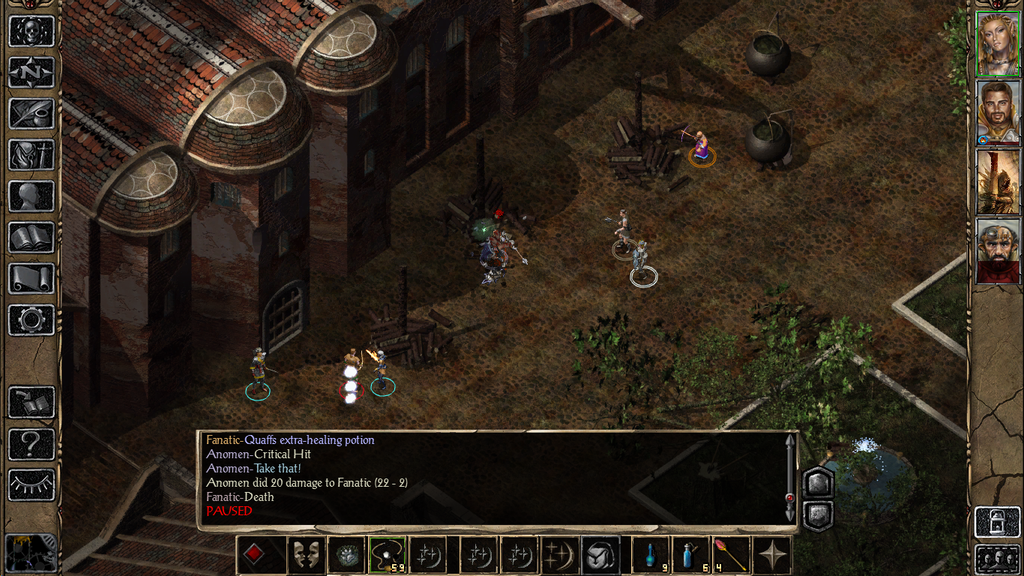Return to game via the skull button
1024x576 pixels.
tap(31, 30)
